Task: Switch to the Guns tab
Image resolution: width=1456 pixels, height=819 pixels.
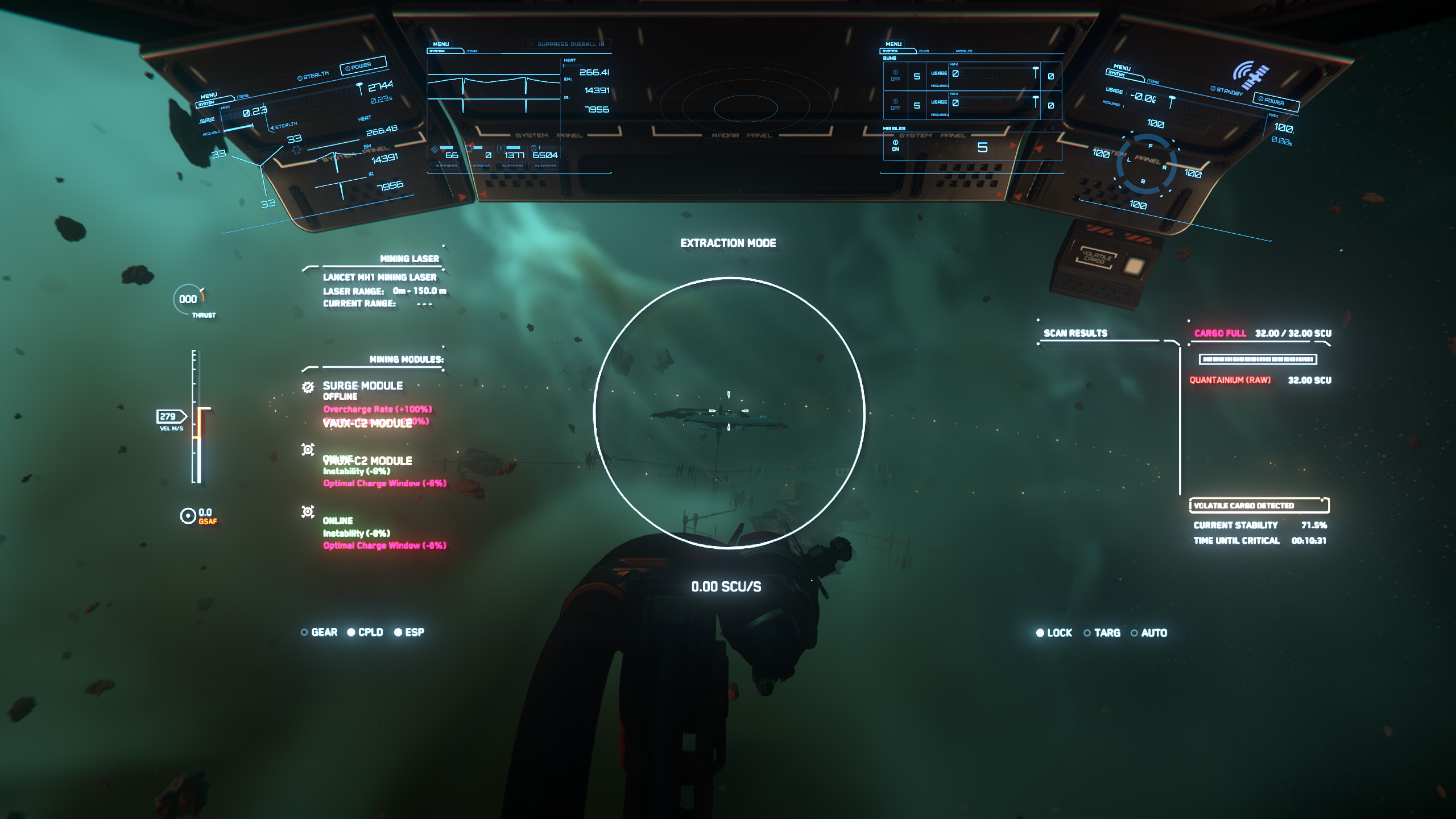Action: 924,51
